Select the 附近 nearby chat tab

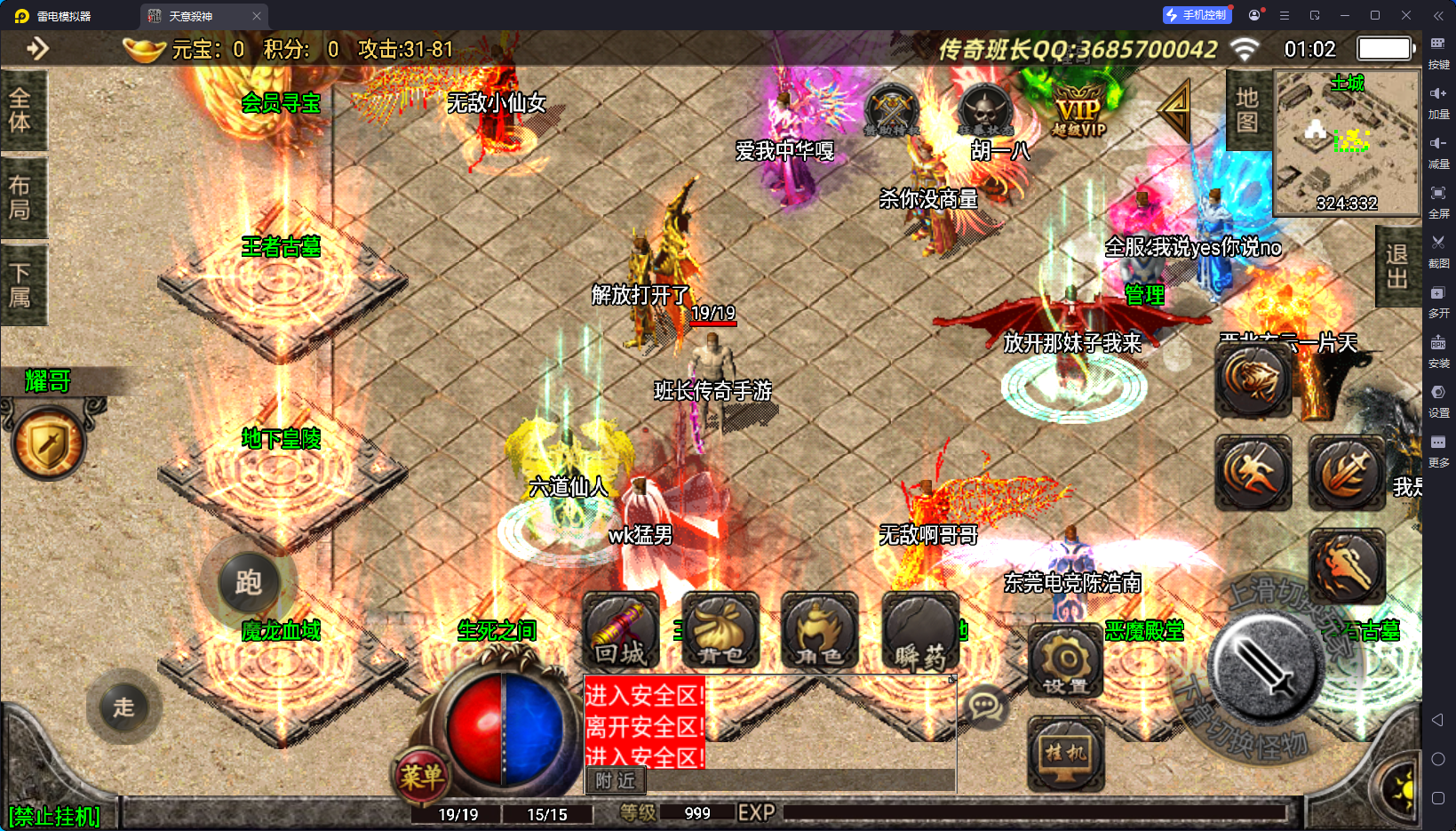(615, 780)
